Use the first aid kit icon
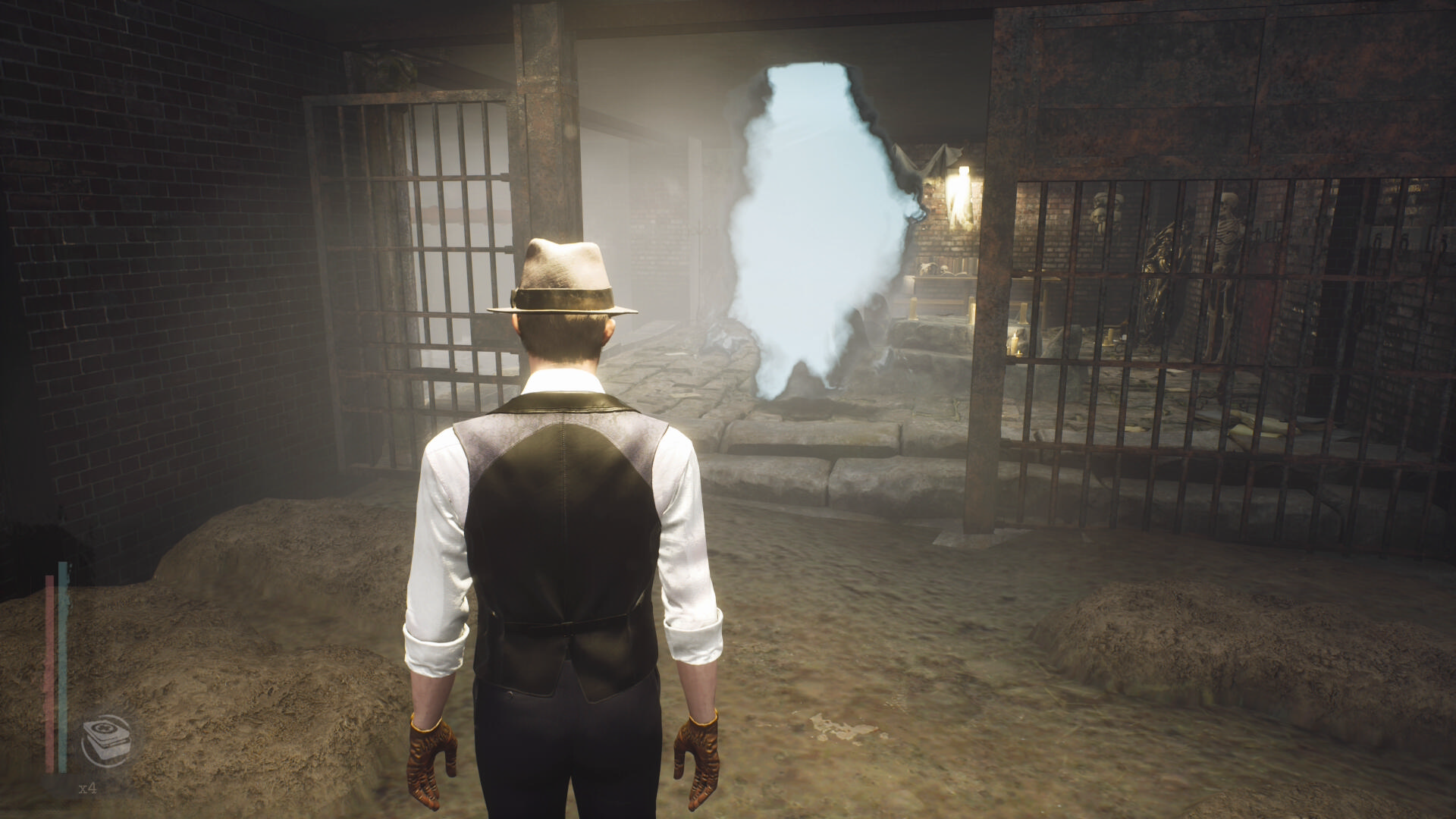The height and width of the screenshot is (819, 1456). (x=106, y=740)
